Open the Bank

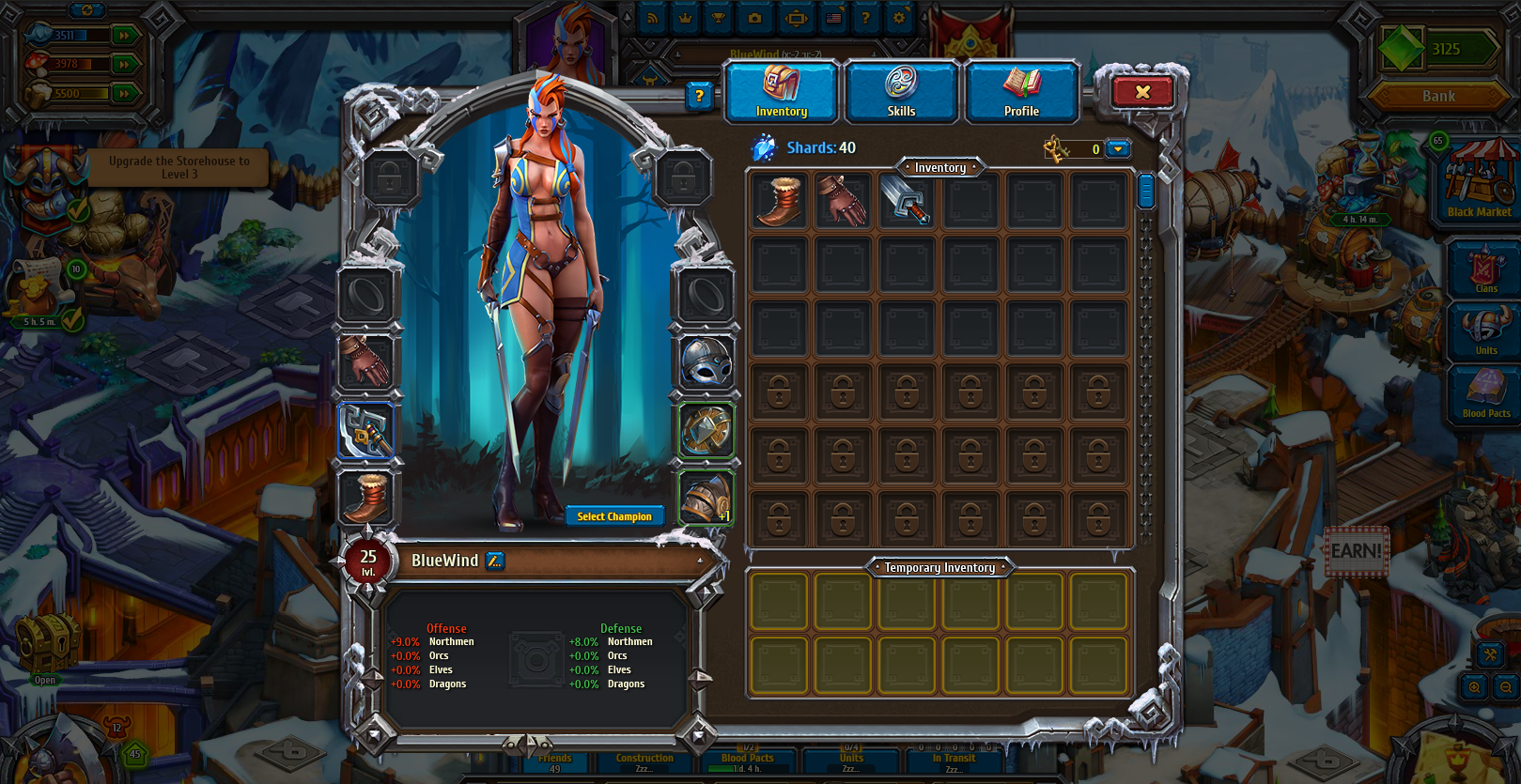coord(1438,96)
